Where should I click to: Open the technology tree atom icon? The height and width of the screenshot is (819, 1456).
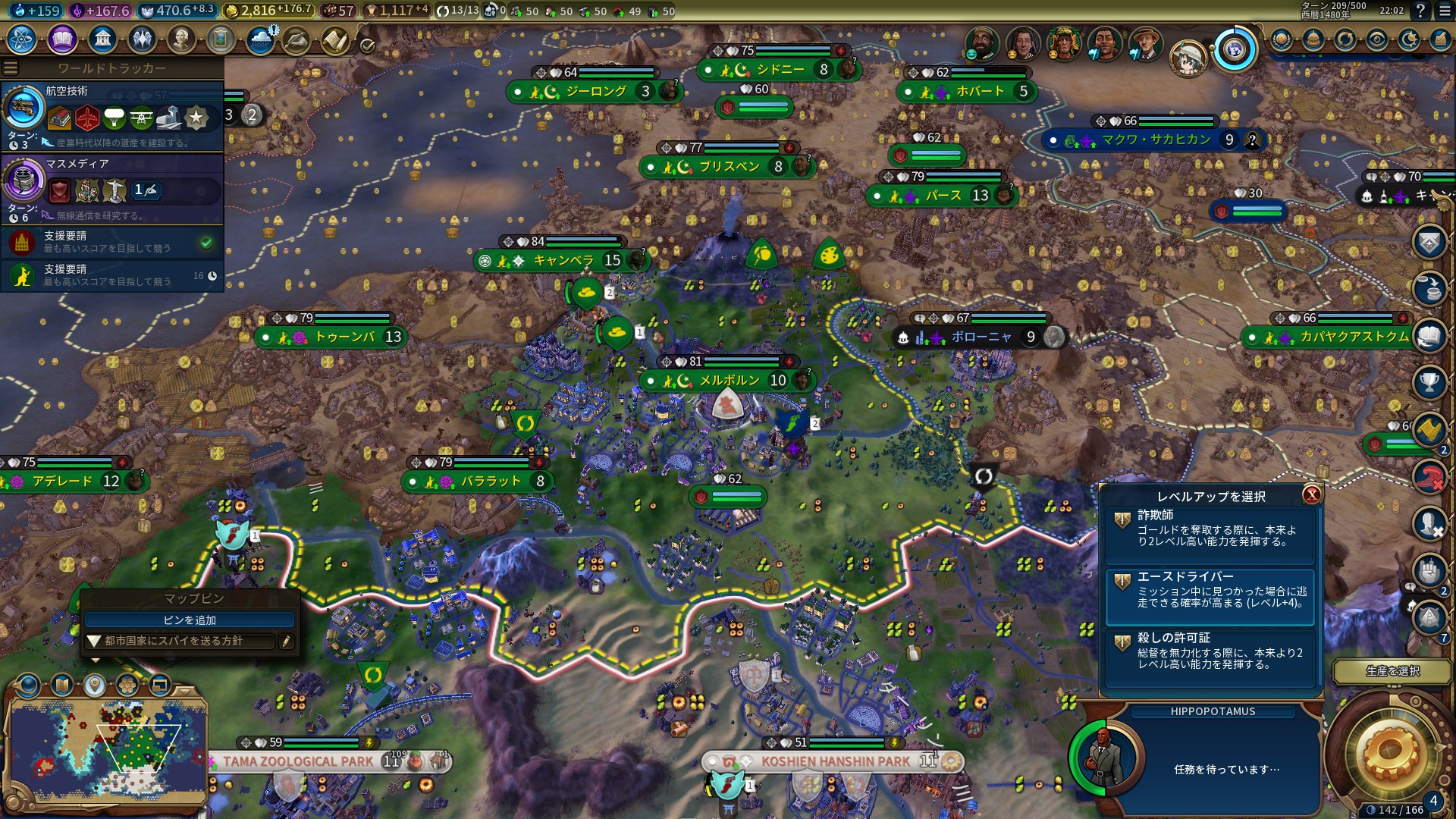point(22,39)
